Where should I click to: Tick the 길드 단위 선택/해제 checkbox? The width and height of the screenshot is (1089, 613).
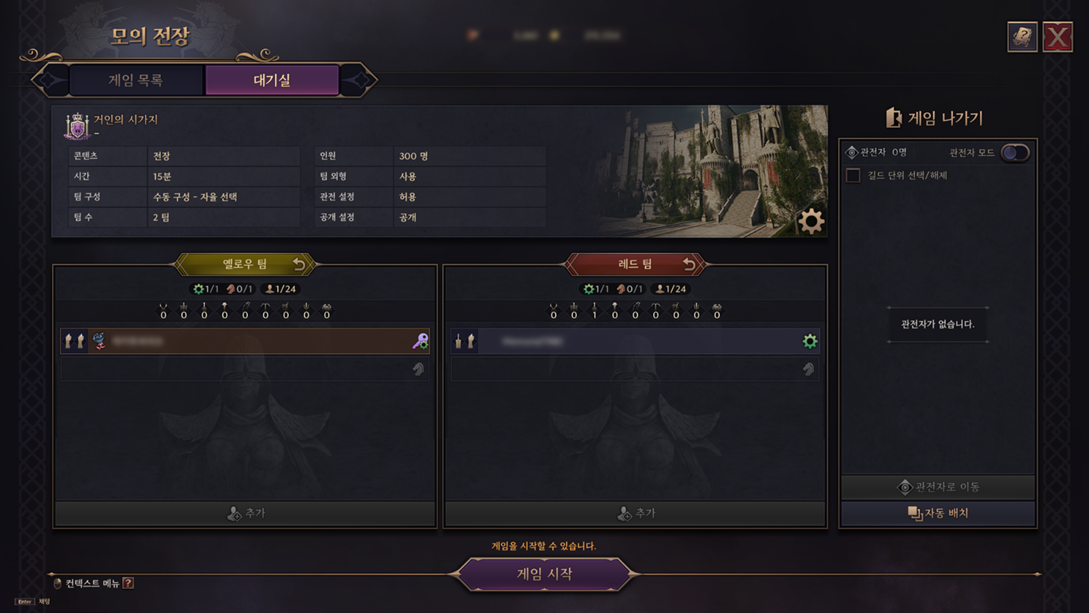tap(853, 175)
